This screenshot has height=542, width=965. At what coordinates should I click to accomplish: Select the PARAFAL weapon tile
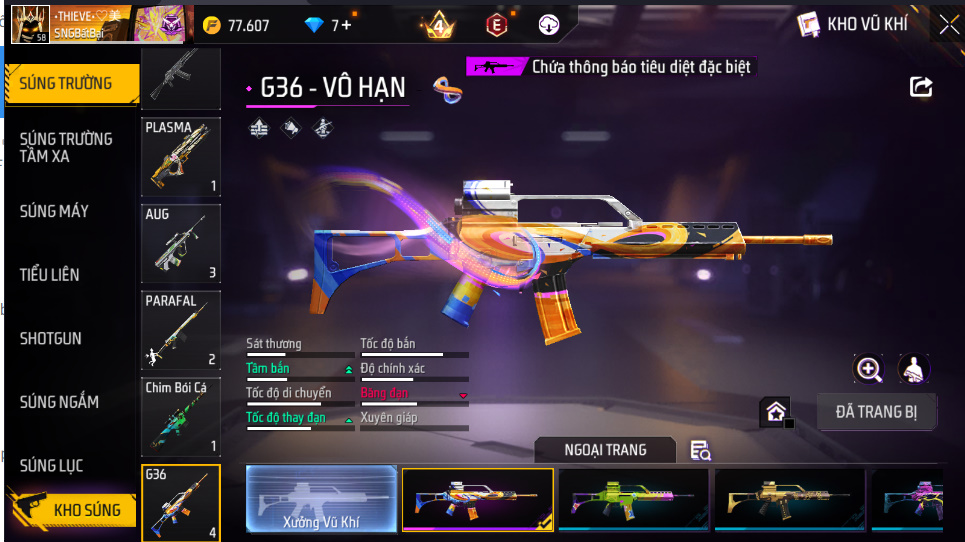pos(181,331)
